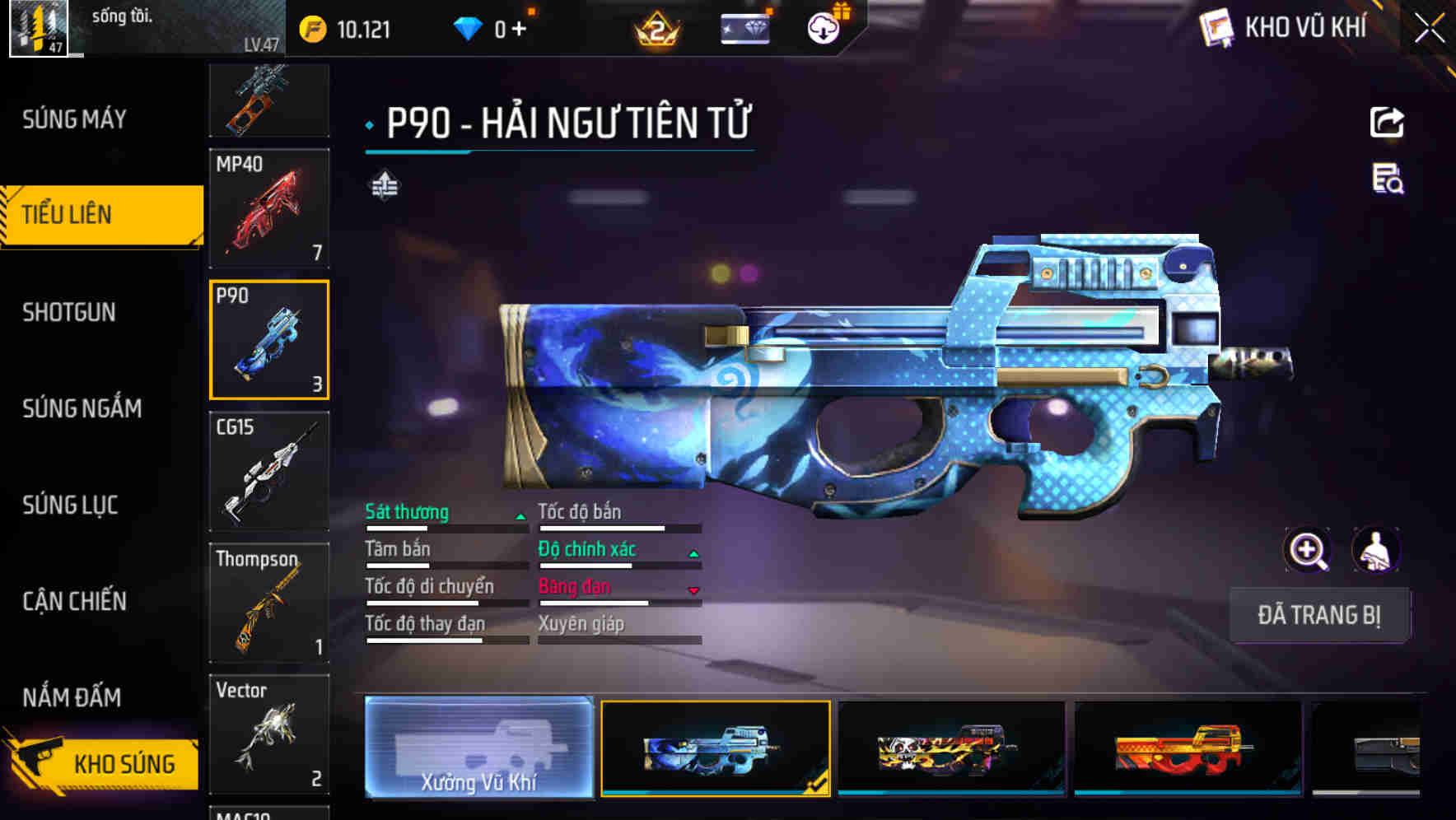The image size is (1456, 820).
Task: Pick the Thompson weapon tile
Action: click(269, 603)
